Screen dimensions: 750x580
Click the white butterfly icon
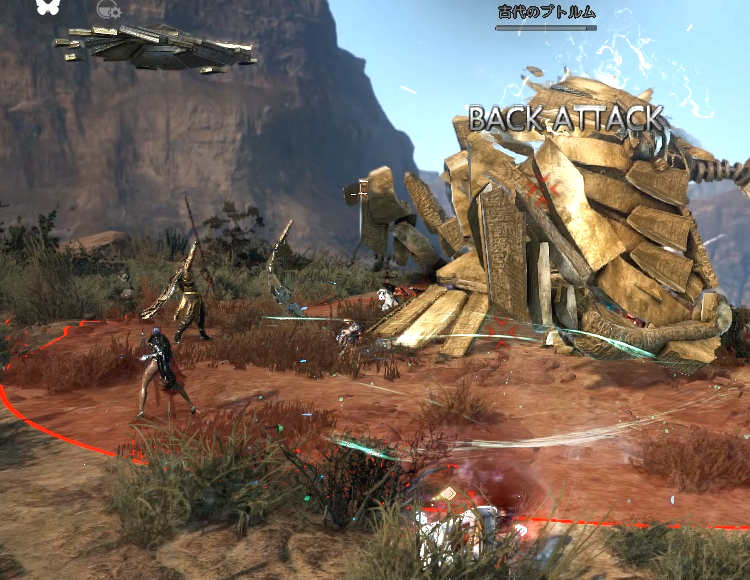(x=47, y=6)
